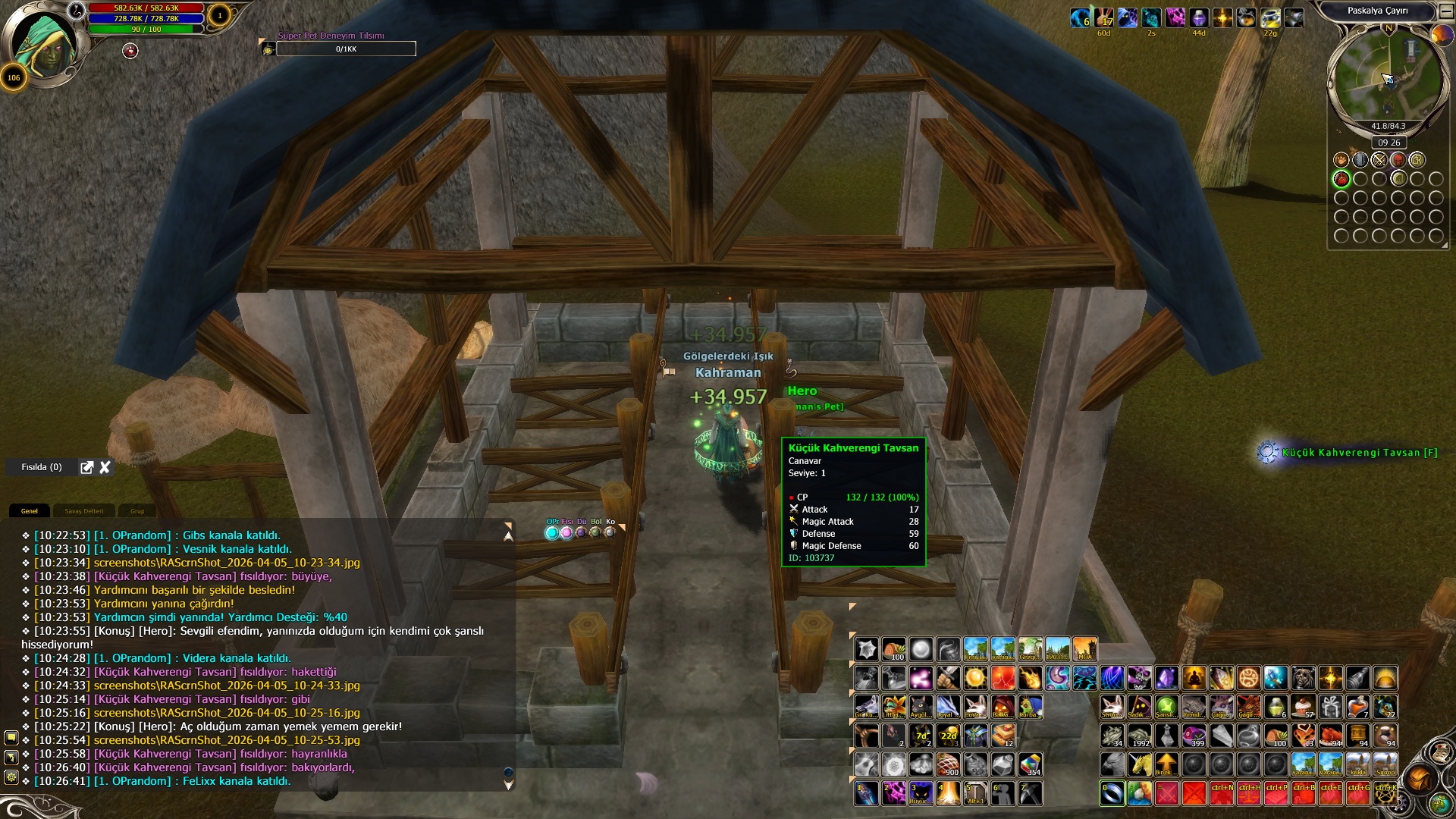Activate the meditation skill icon
Screen dimensions: 1456x819
(1194, 677)
